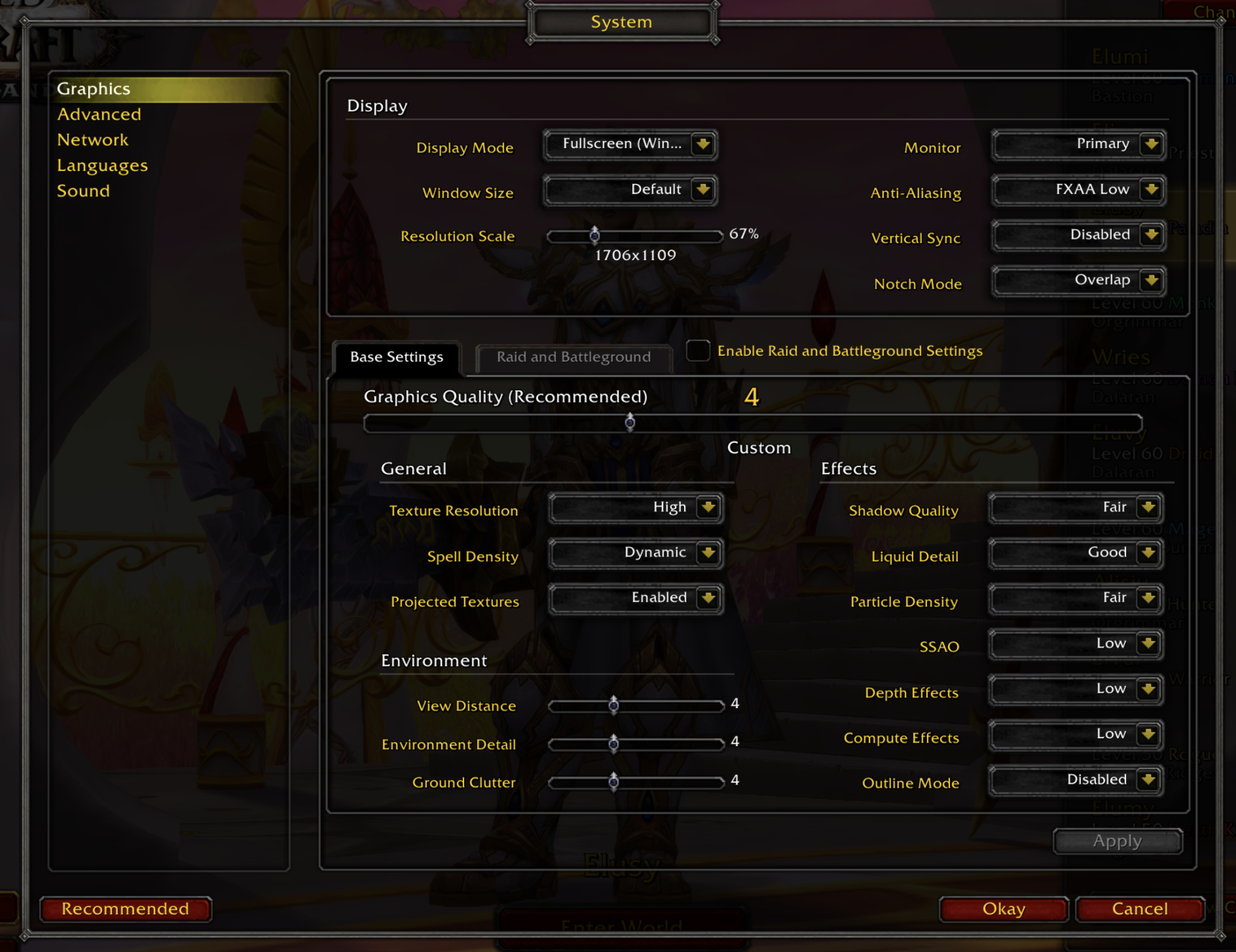Open the Spell Density dropdown

[635, 553]
